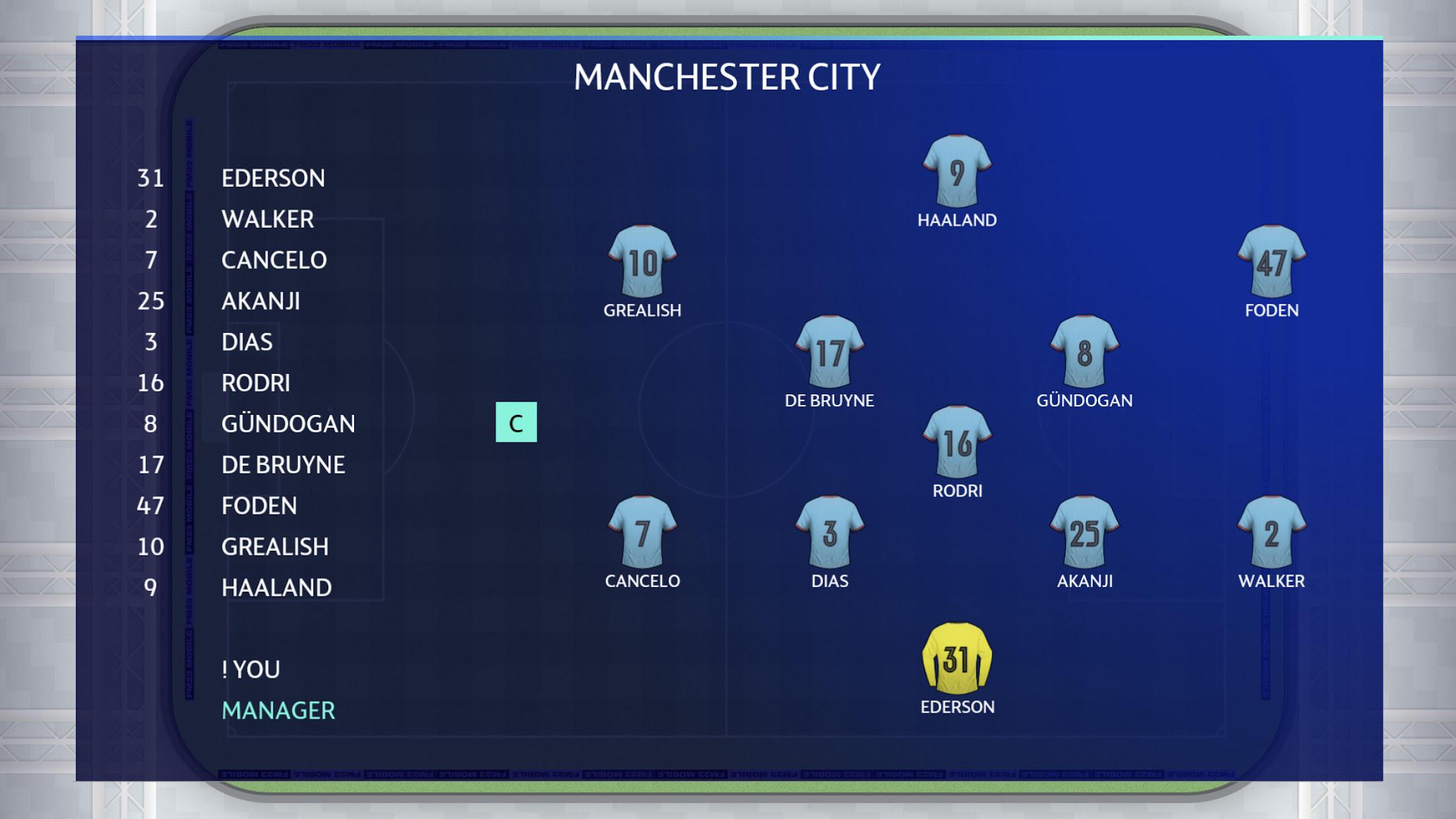1456x819 pixels.
Task: Select Dias's number 3 shirt icon
Action: 829,532
